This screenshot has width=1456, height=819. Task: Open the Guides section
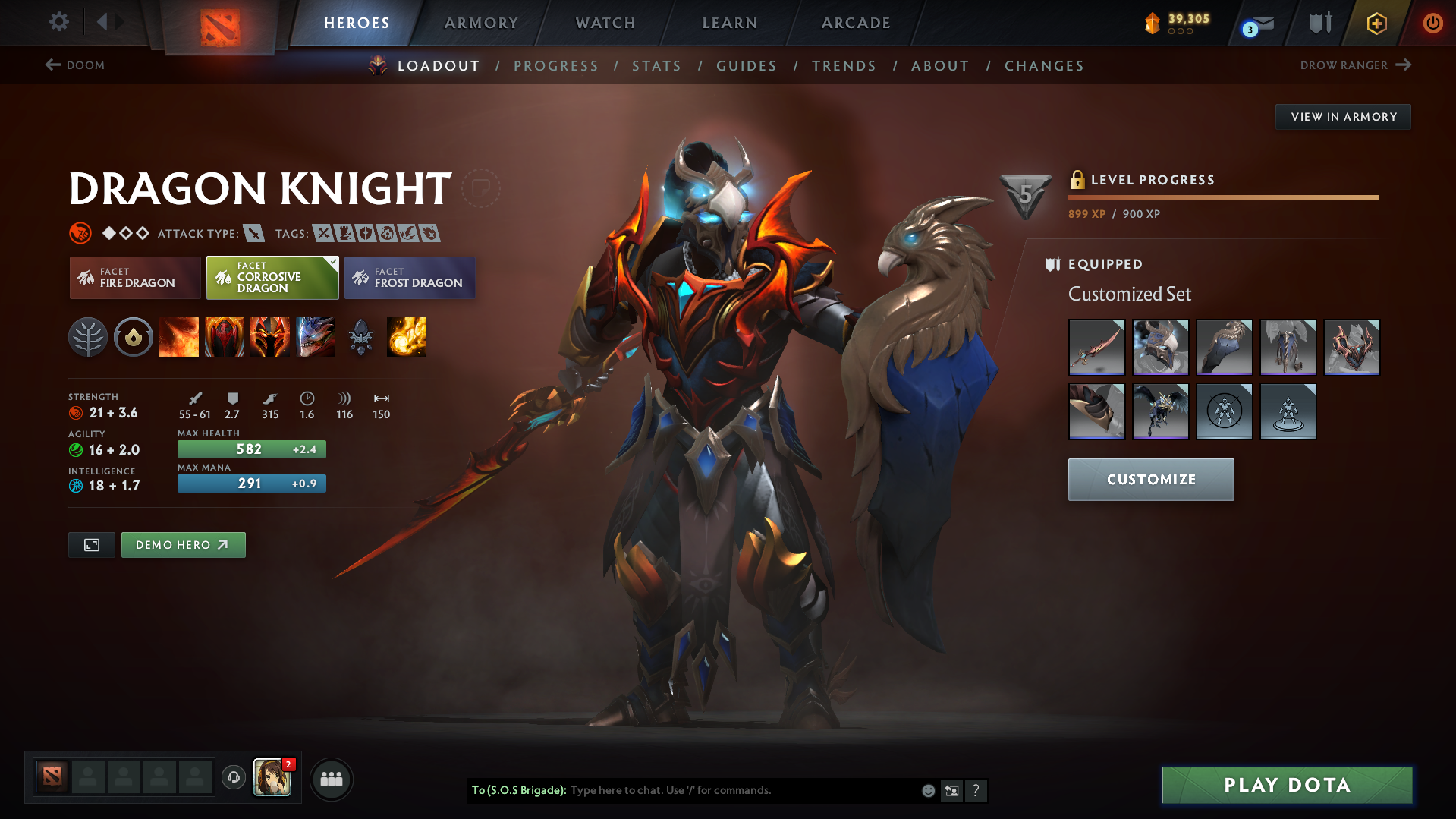pos(747,66)
